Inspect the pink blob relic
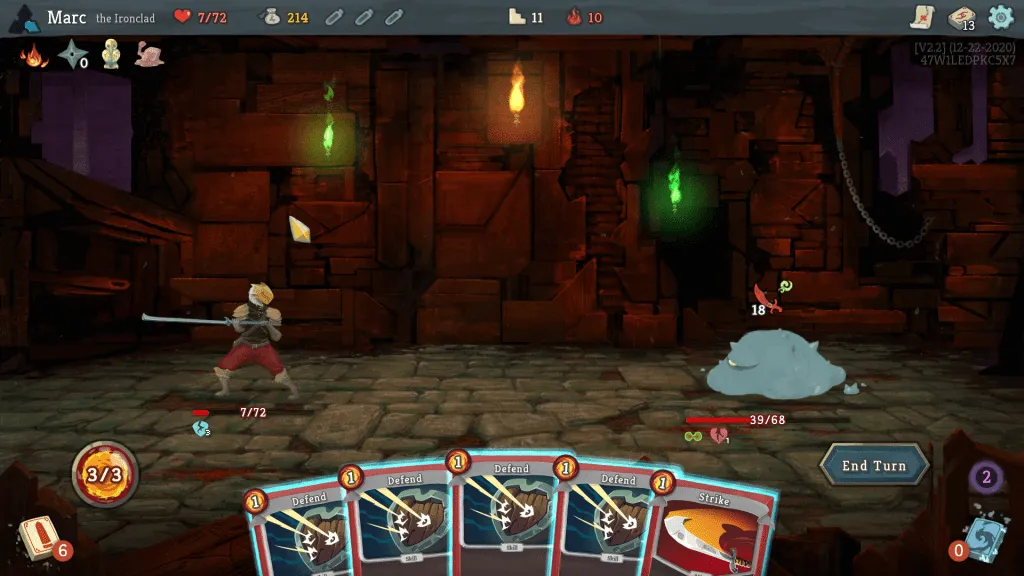The height and width of the screenshot is (576, 1024). (x=149, y=55)
